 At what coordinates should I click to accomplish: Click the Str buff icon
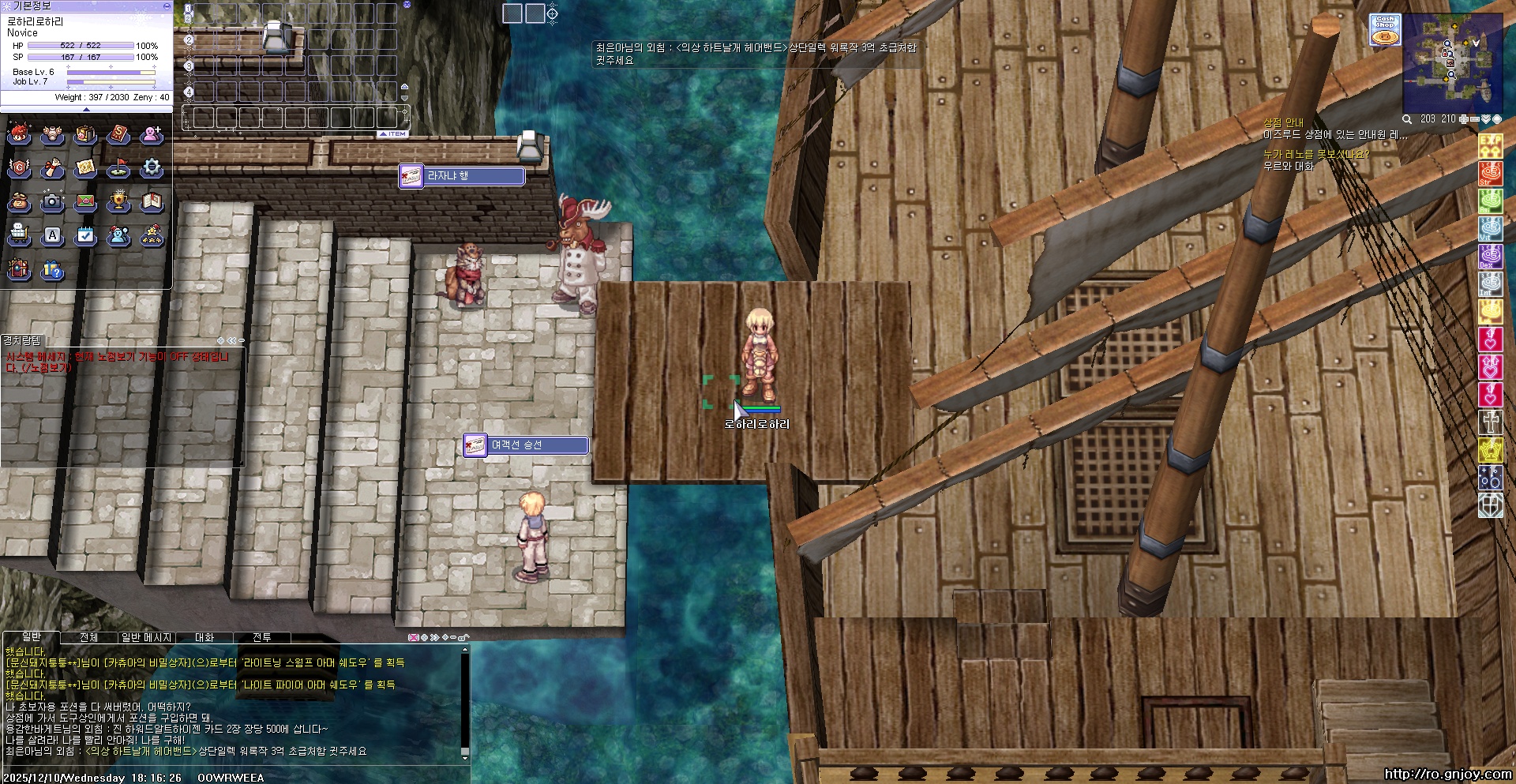point(1490,173)
